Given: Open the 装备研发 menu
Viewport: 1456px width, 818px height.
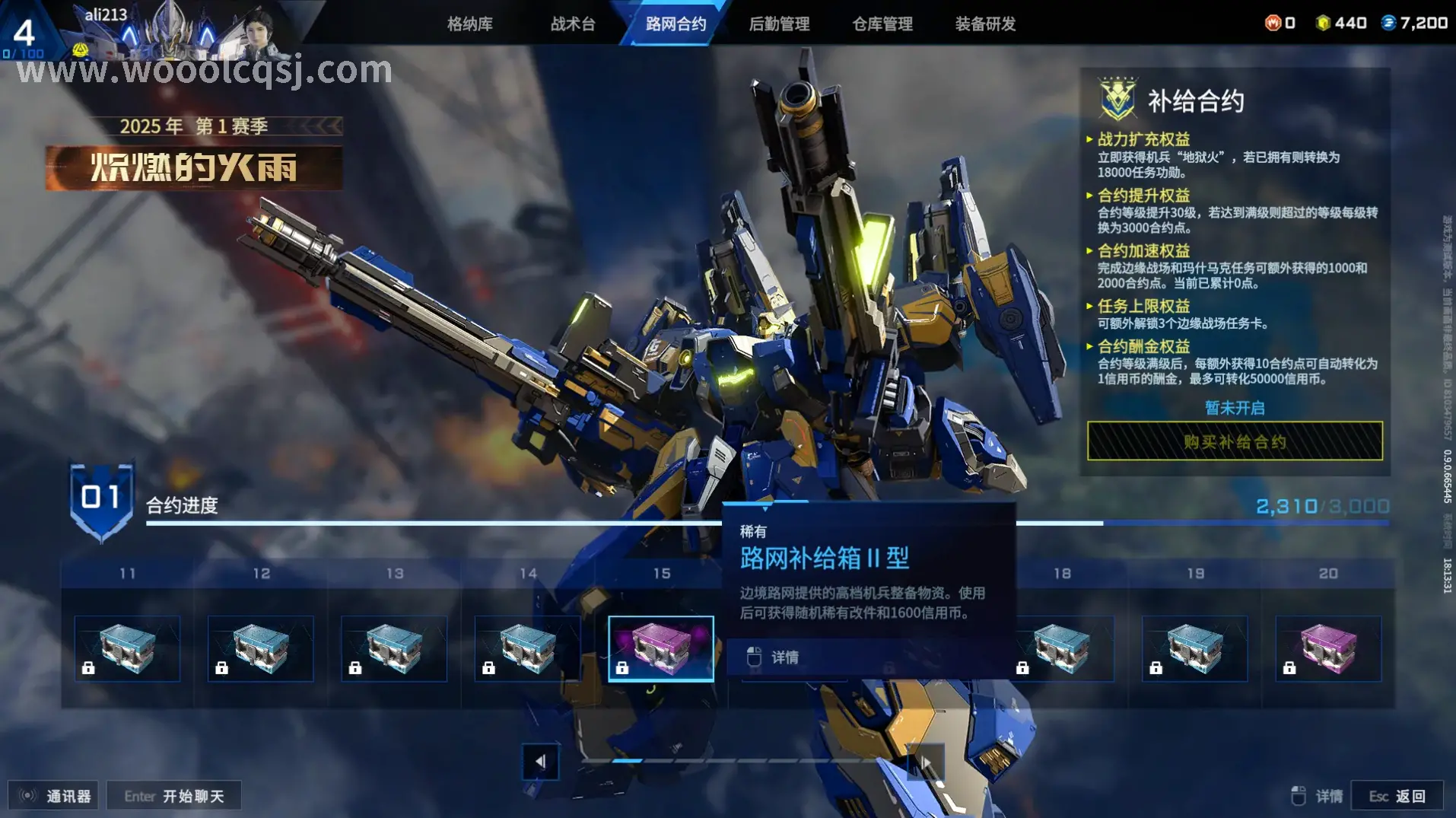Looking at the screenshot, I should [x=984, y=24].
